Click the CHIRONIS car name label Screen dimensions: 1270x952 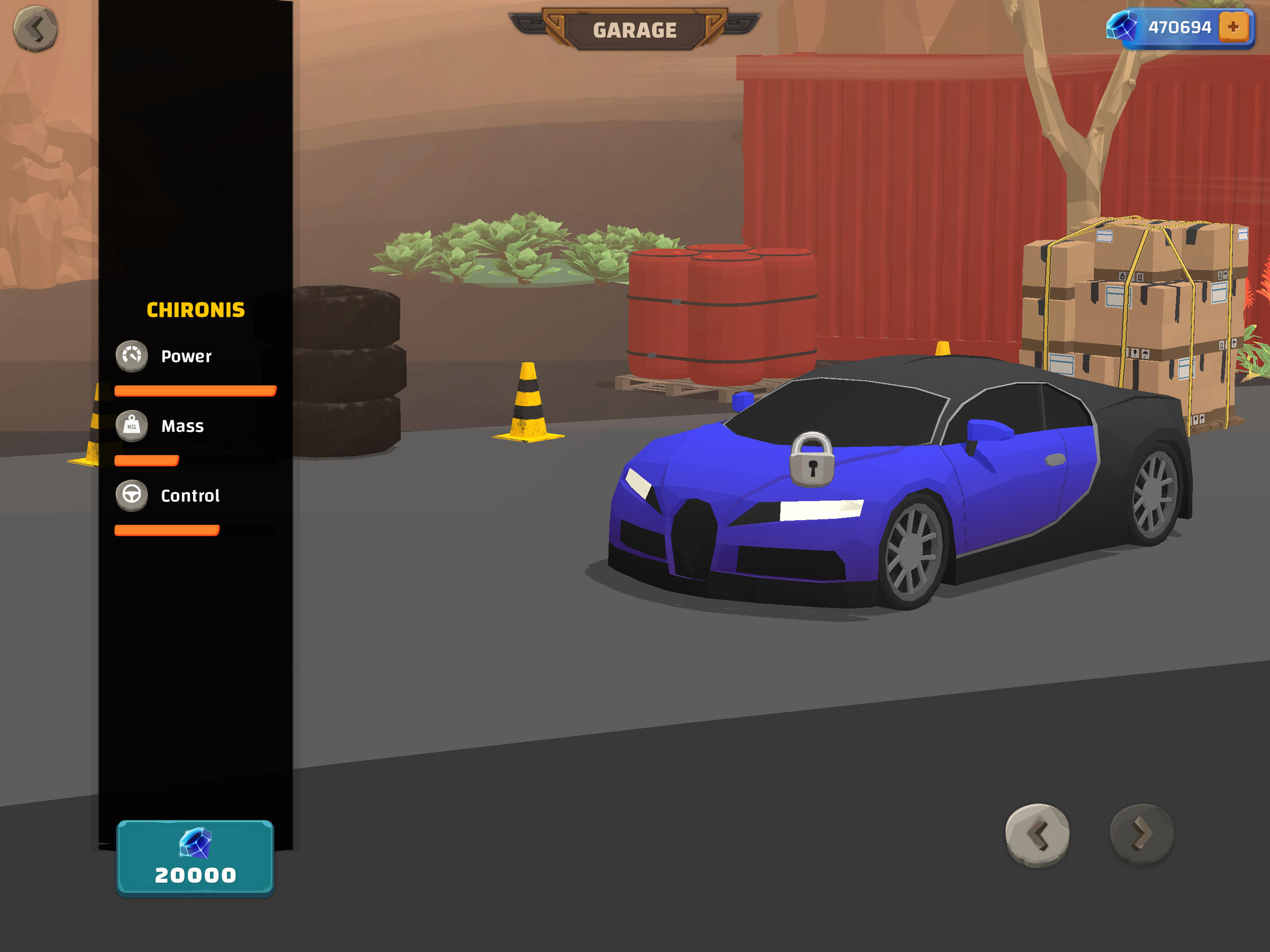click(196, 309)
